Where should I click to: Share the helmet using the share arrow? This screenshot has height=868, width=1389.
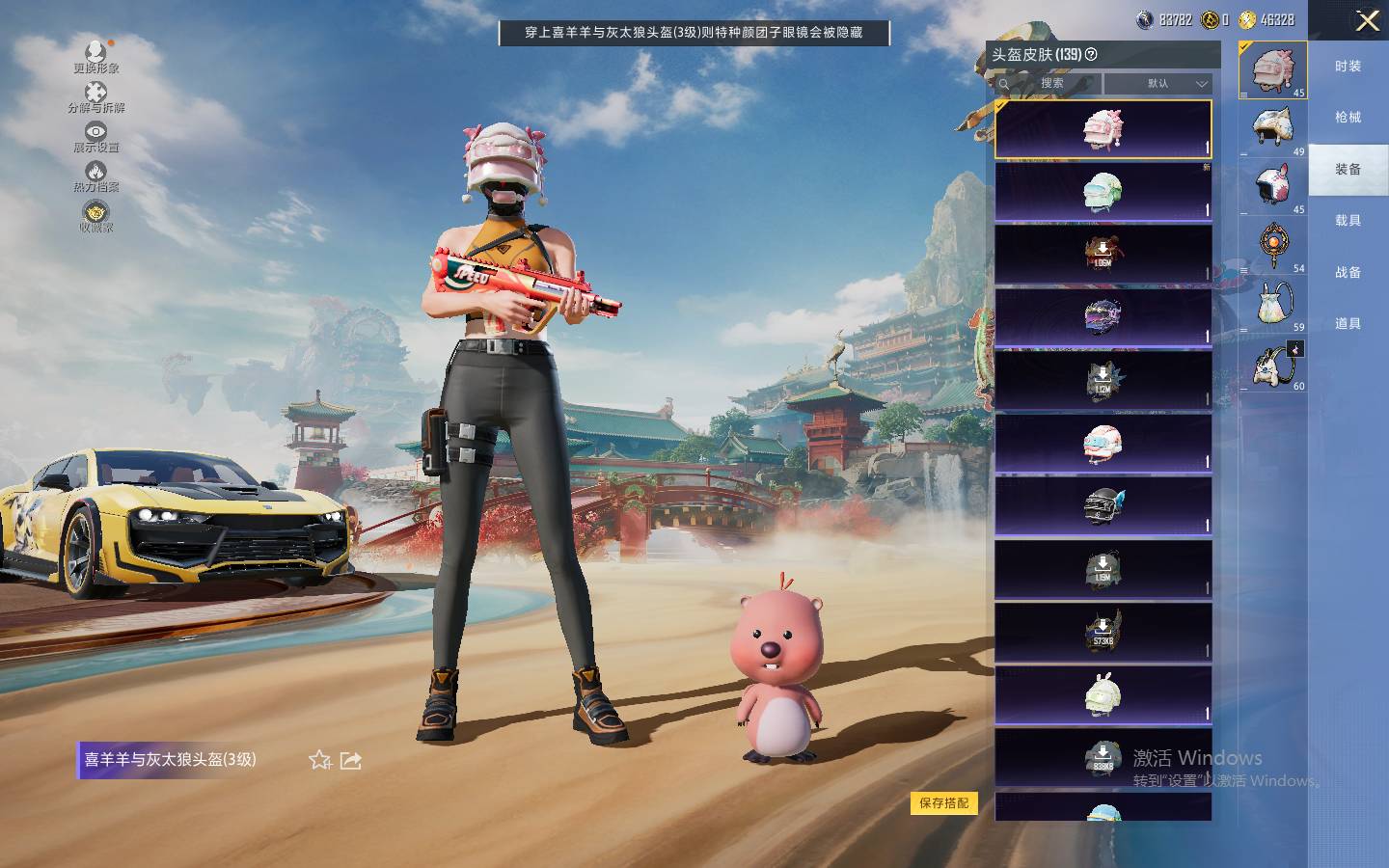(x=351, y=760)
